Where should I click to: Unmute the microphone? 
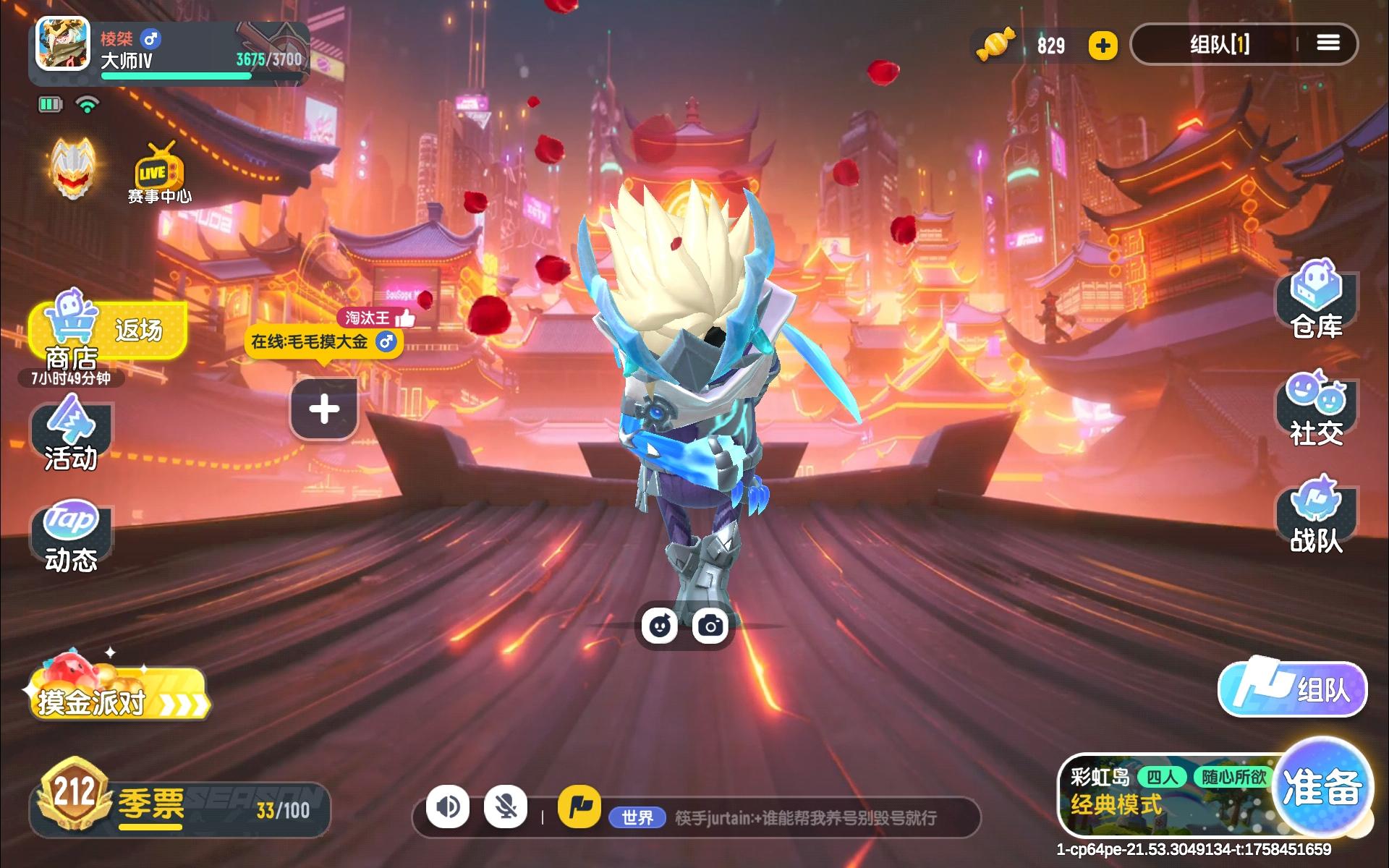pyautogui.click(x=507, y=806)
